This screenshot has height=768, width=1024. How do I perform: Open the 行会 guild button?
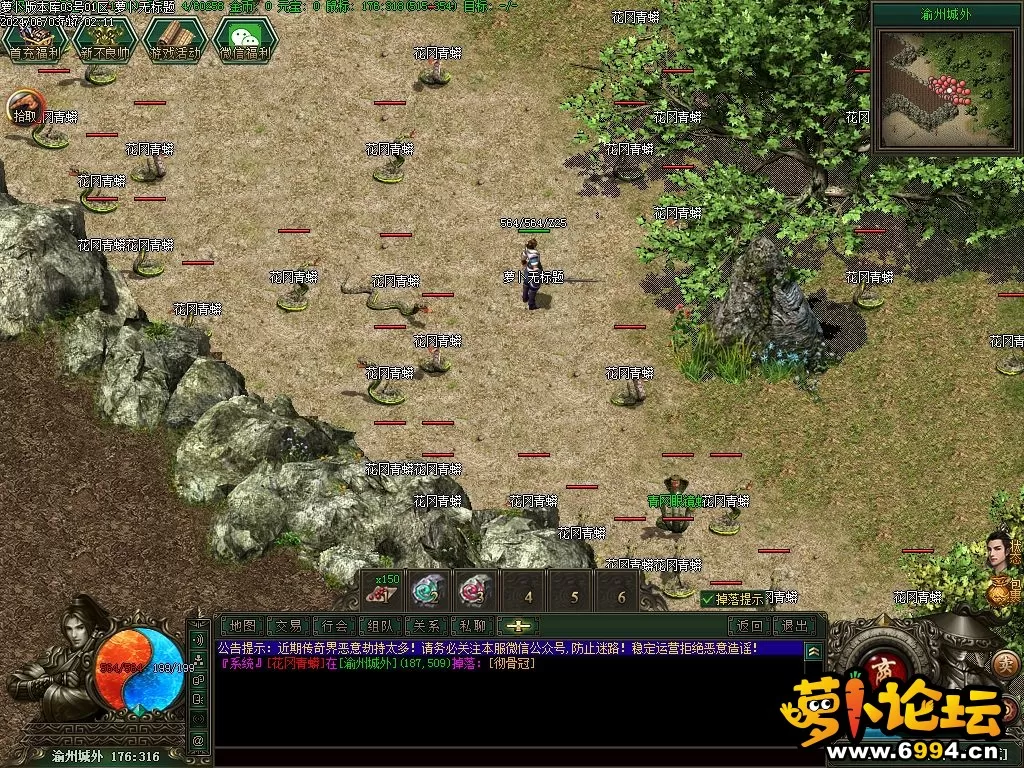click(x=337, y=626)
